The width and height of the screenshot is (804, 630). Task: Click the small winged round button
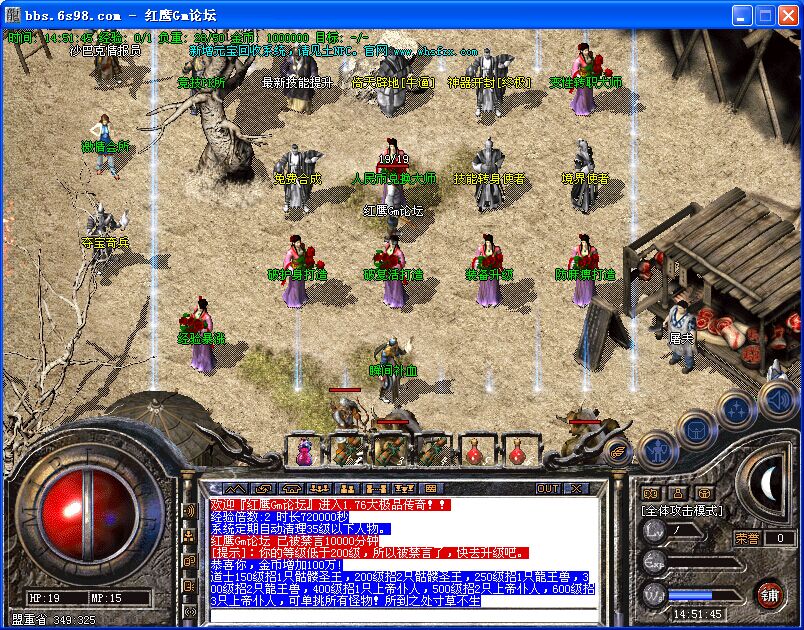617,452
